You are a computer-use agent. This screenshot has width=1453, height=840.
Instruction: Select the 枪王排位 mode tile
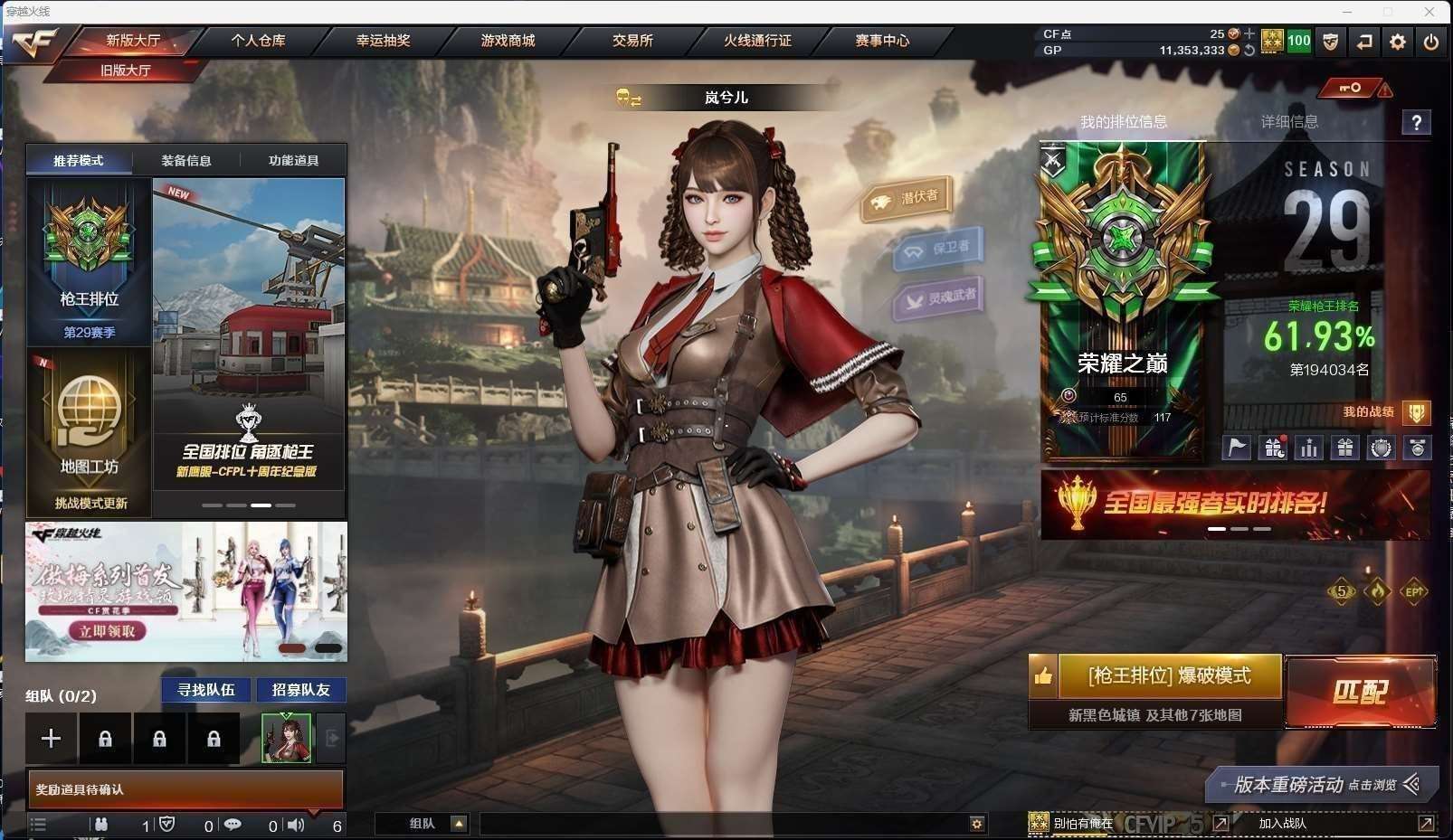[x=89, y=262]
